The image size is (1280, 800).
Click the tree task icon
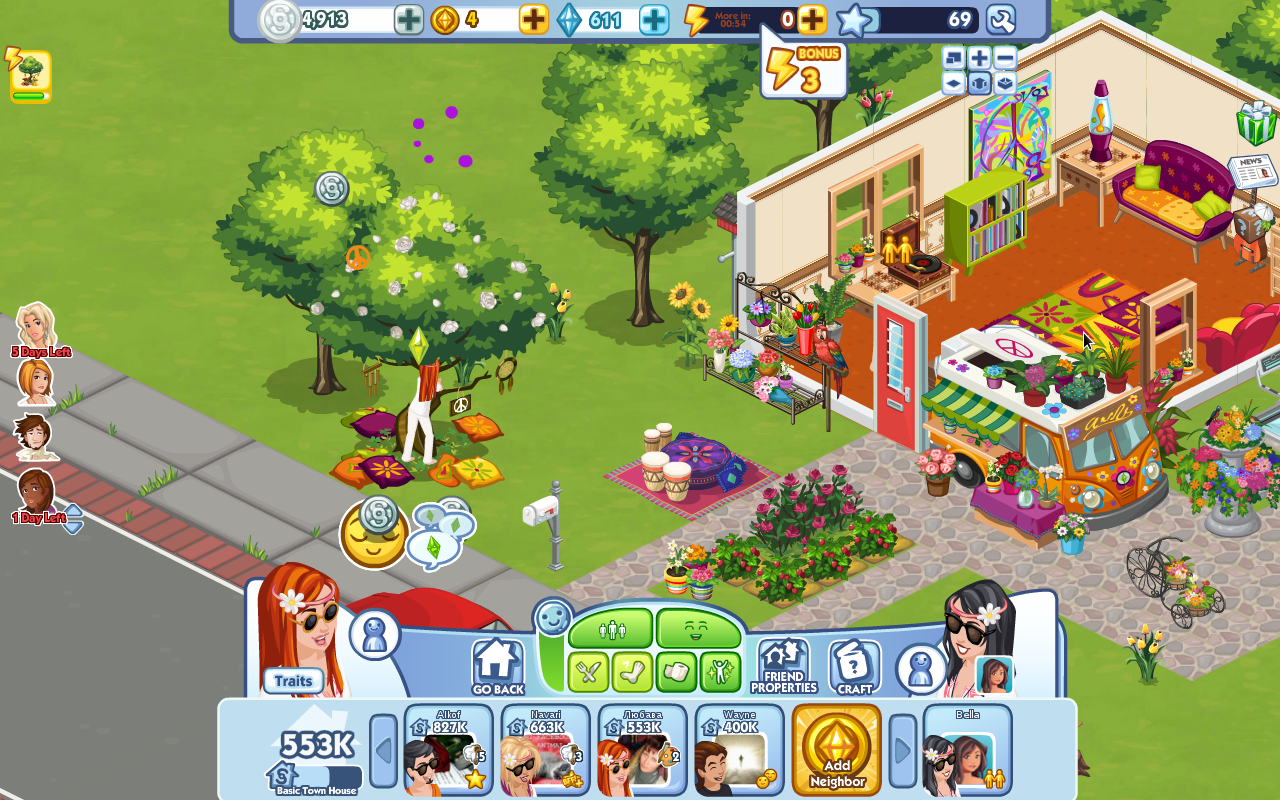[x=30, y=76]
